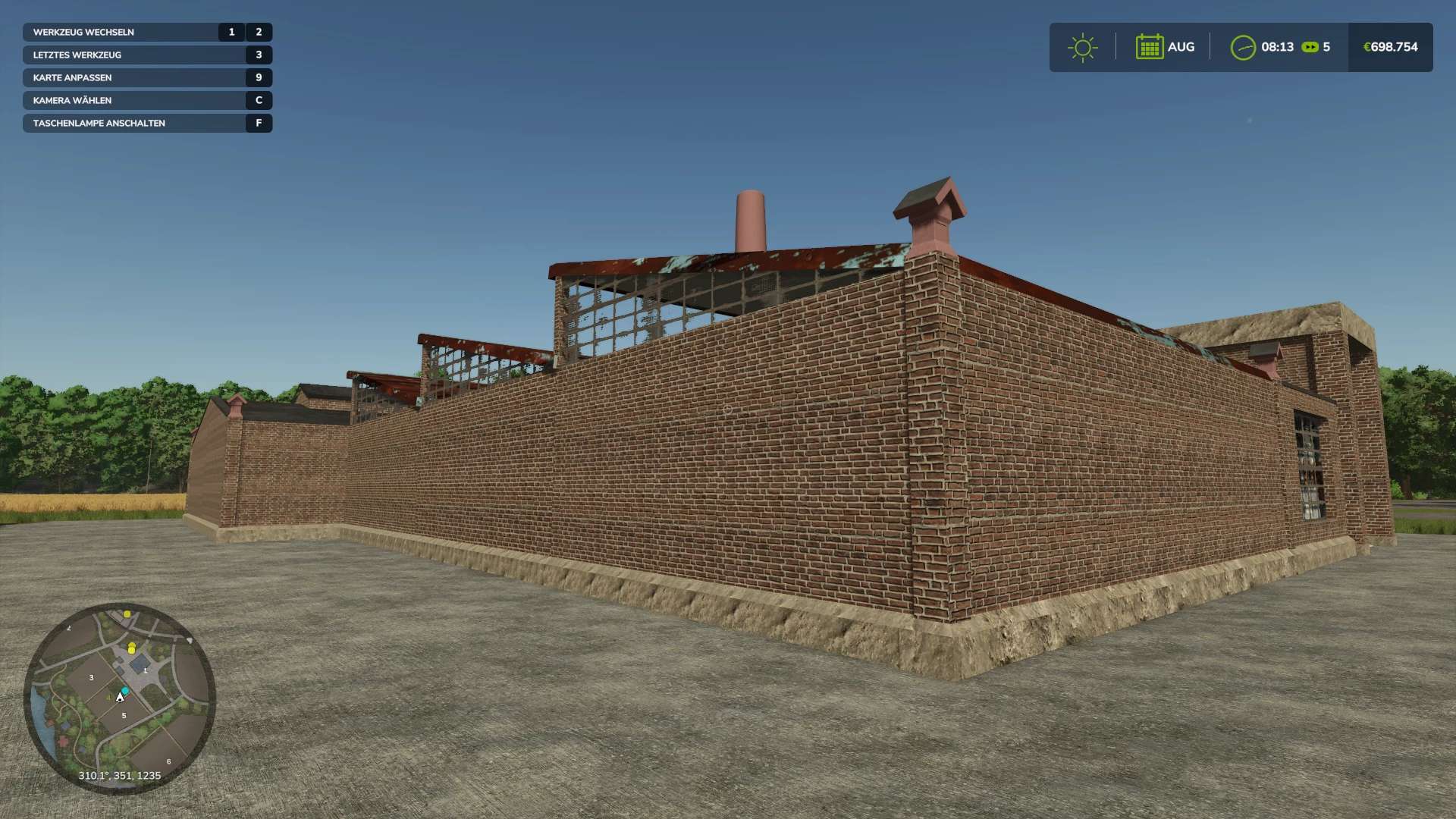The image size is (1456, 819).
Task: Click the time speed value '5'
Action: (1327, 47)
